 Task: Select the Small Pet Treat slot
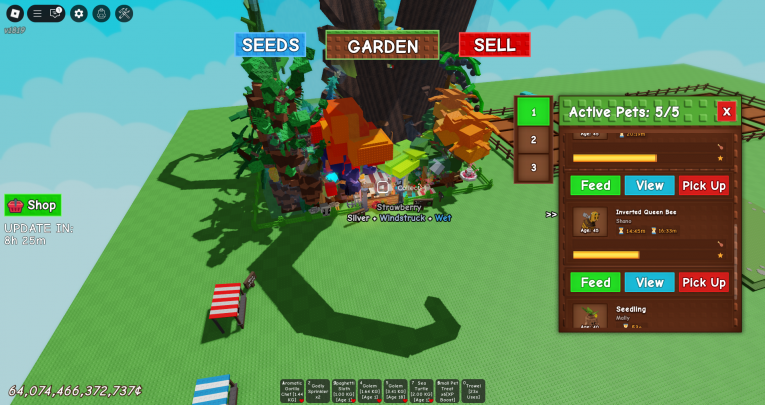[447, 391]
